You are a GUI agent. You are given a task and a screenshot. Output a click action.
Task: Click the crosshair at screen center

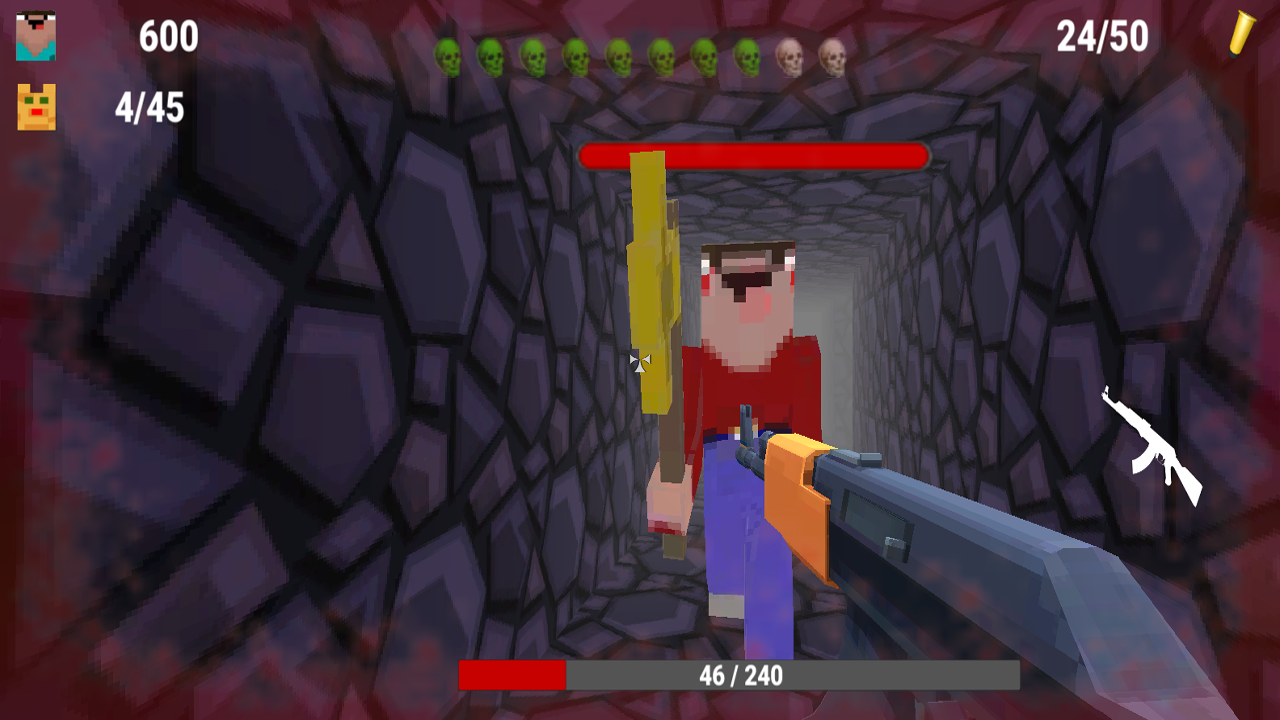641,363
